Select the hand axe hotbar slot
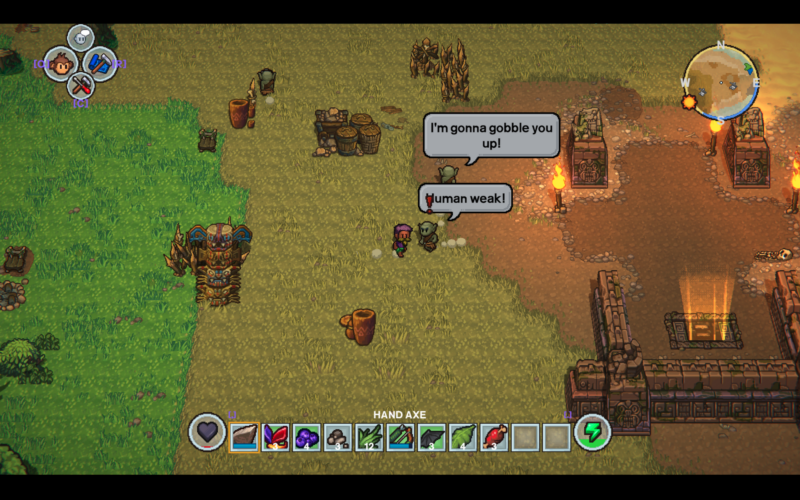 click(245, 437)
